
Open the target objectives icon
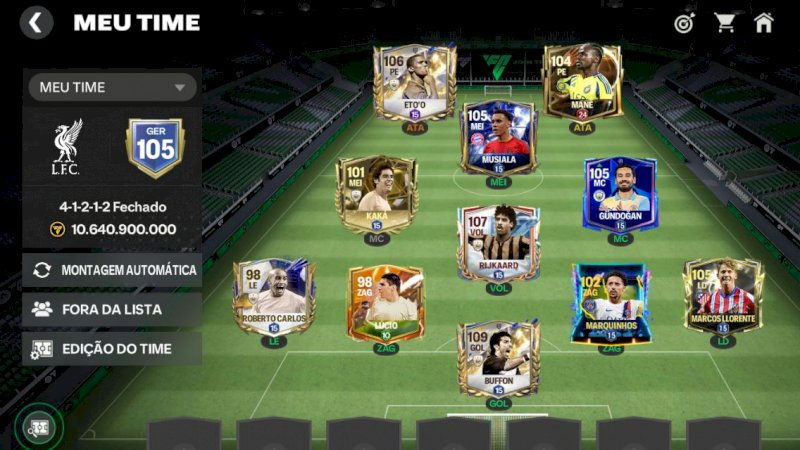pyautogui.click(x=684, y=22)
